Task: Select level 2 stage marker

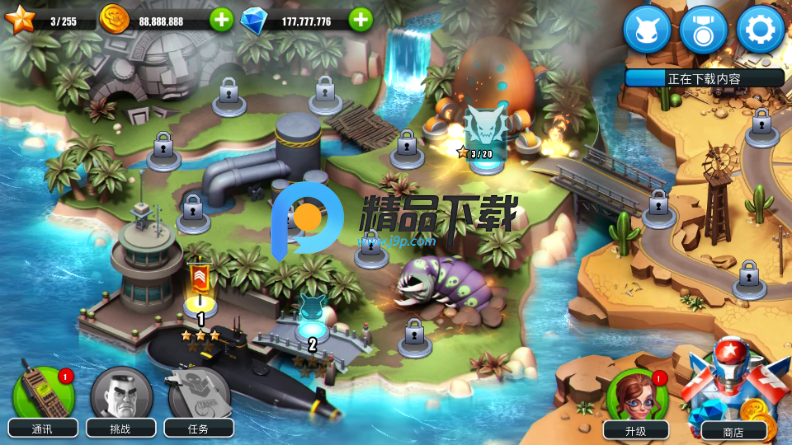Action: pyautogui.click(x=312, y=322)
